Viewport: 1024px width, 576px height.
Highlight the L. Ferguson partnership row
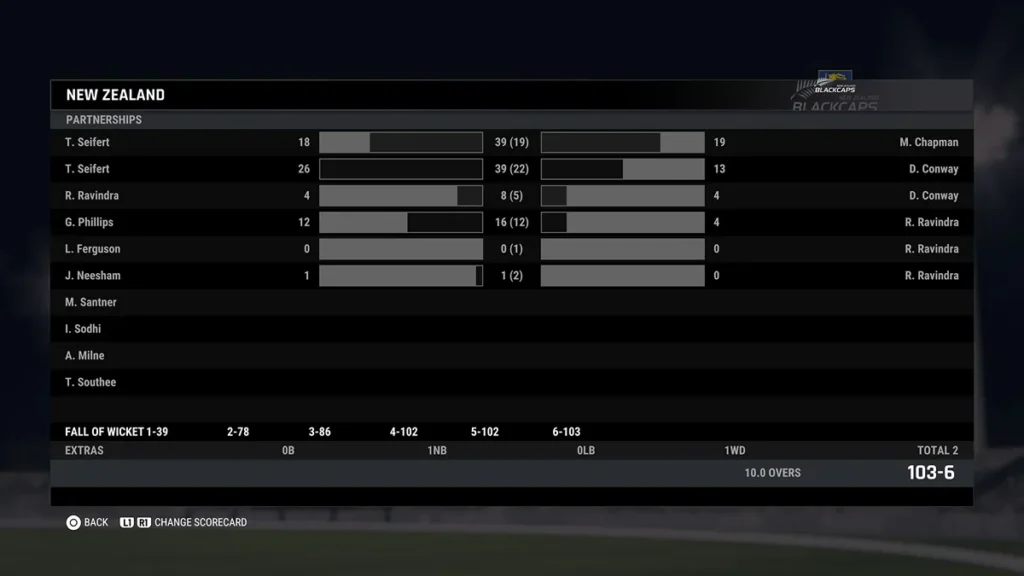(x=511, y=249)
